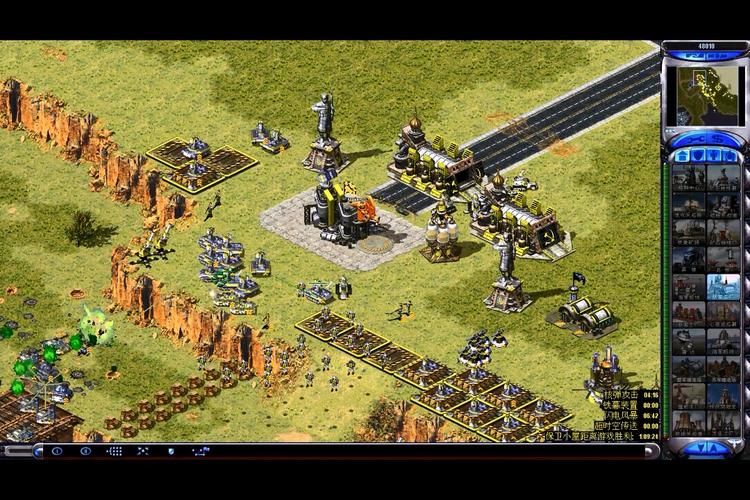750x500 pixels.
Task: Open the vehicles build tab
Action: tap(730, 156)
